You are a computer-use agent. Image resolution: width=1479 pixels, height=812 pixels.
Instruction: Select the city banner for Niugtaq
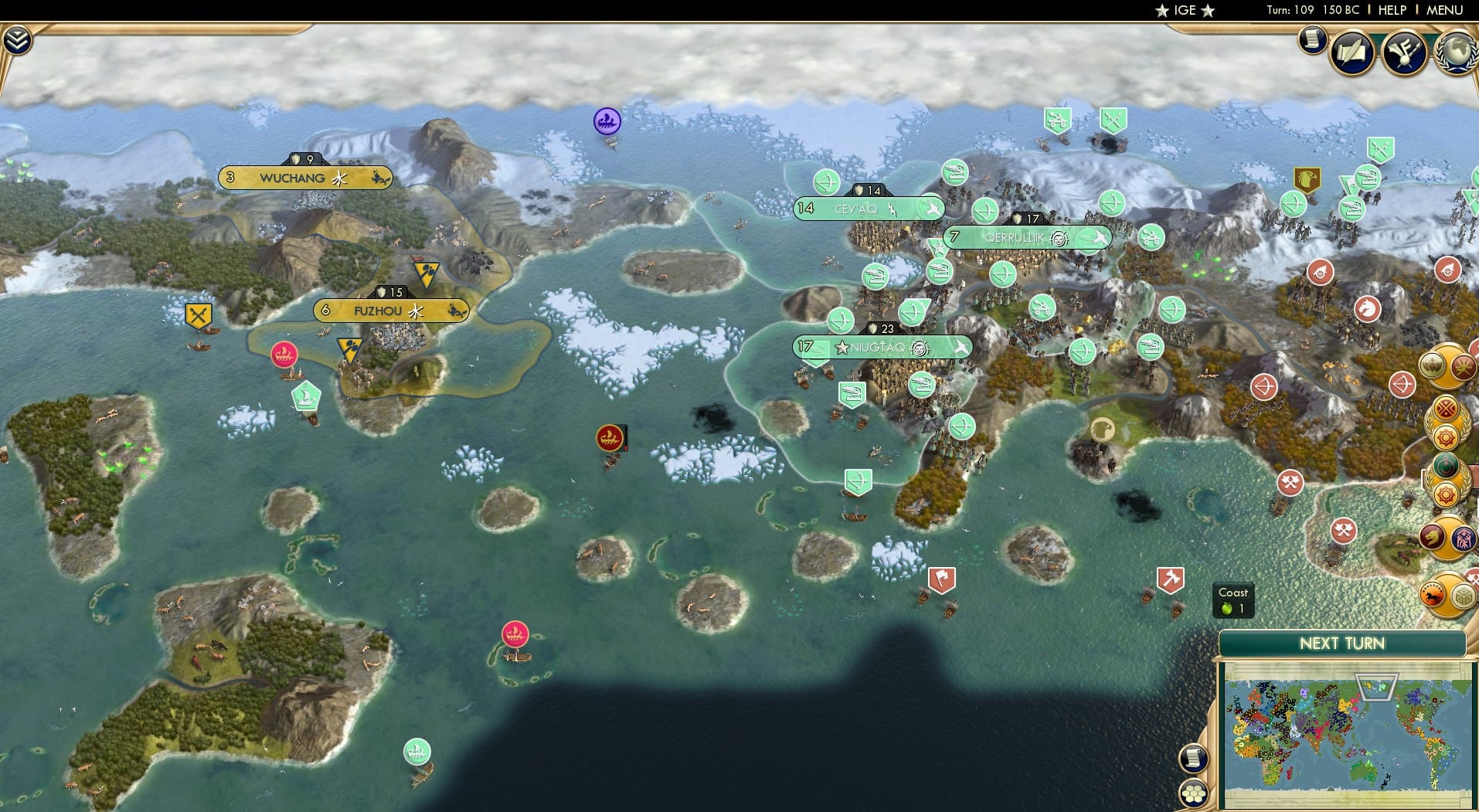point(883,348)
